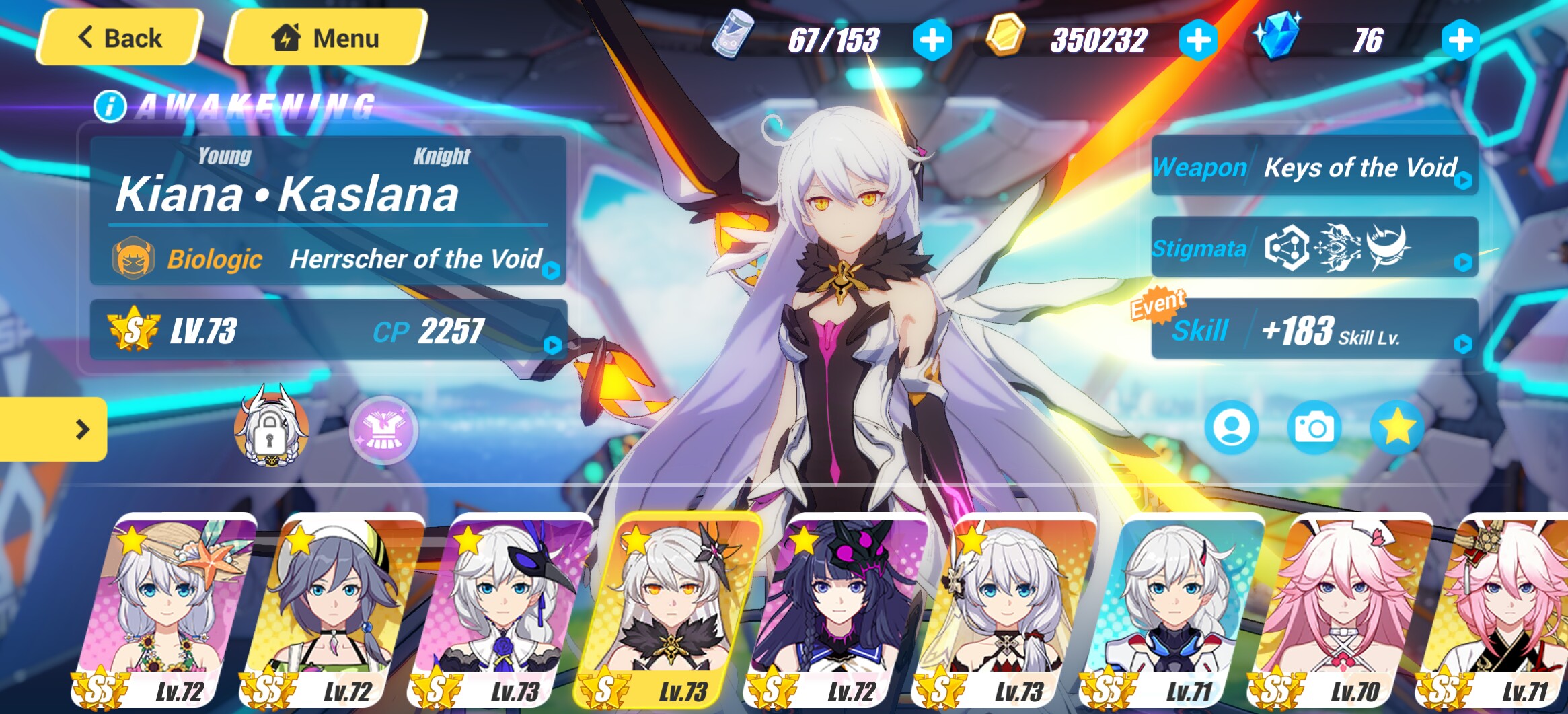View the LV.73 CP 2257 rank panel
The width and height of the screenshot is (1568, 714).
tap(328, 330)
